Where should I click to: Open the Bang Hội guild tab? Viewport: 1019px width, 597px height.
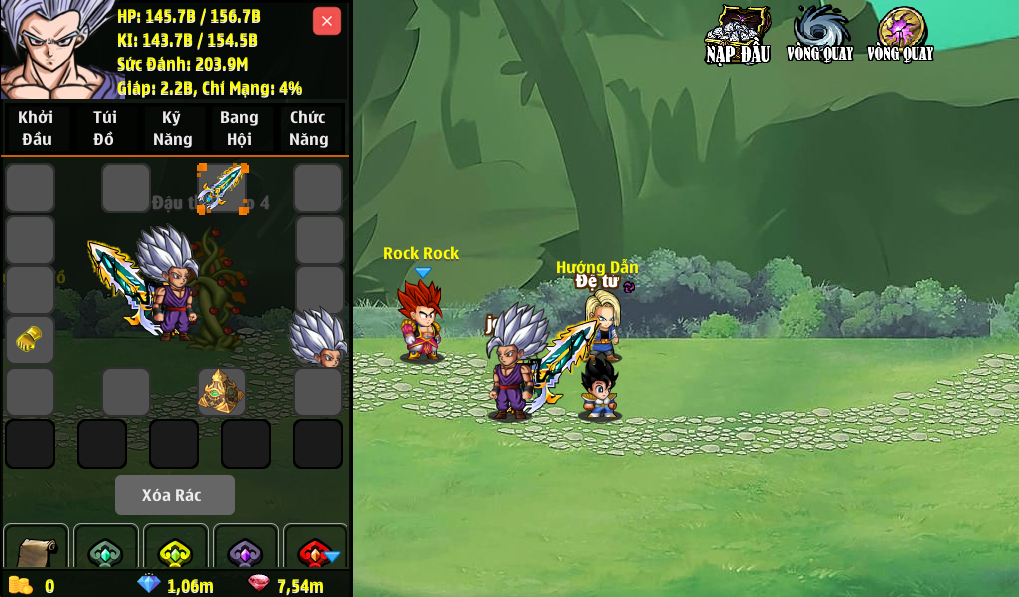[239, 128]
